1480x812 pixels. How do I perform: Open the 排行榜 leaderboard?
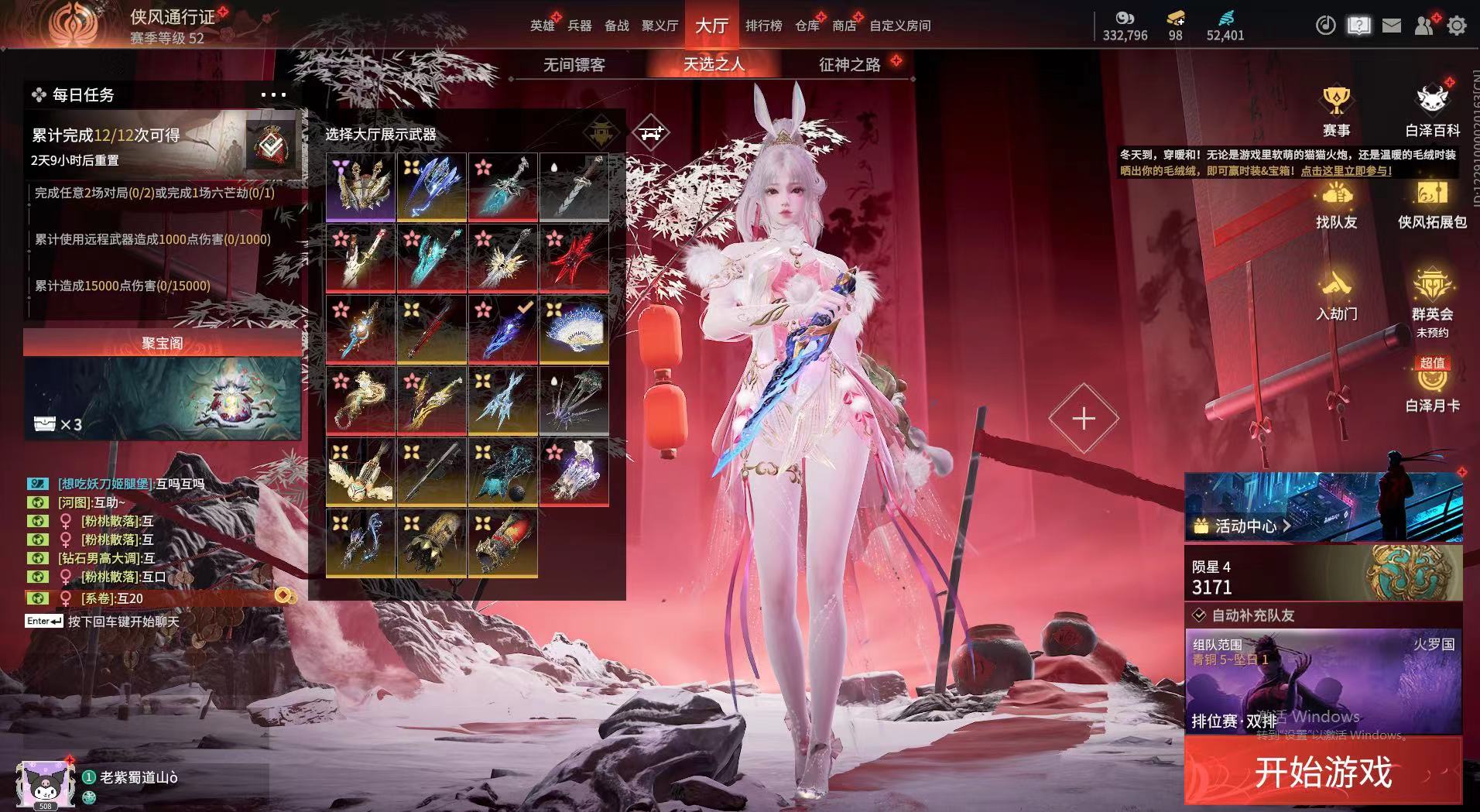(763, 26)
